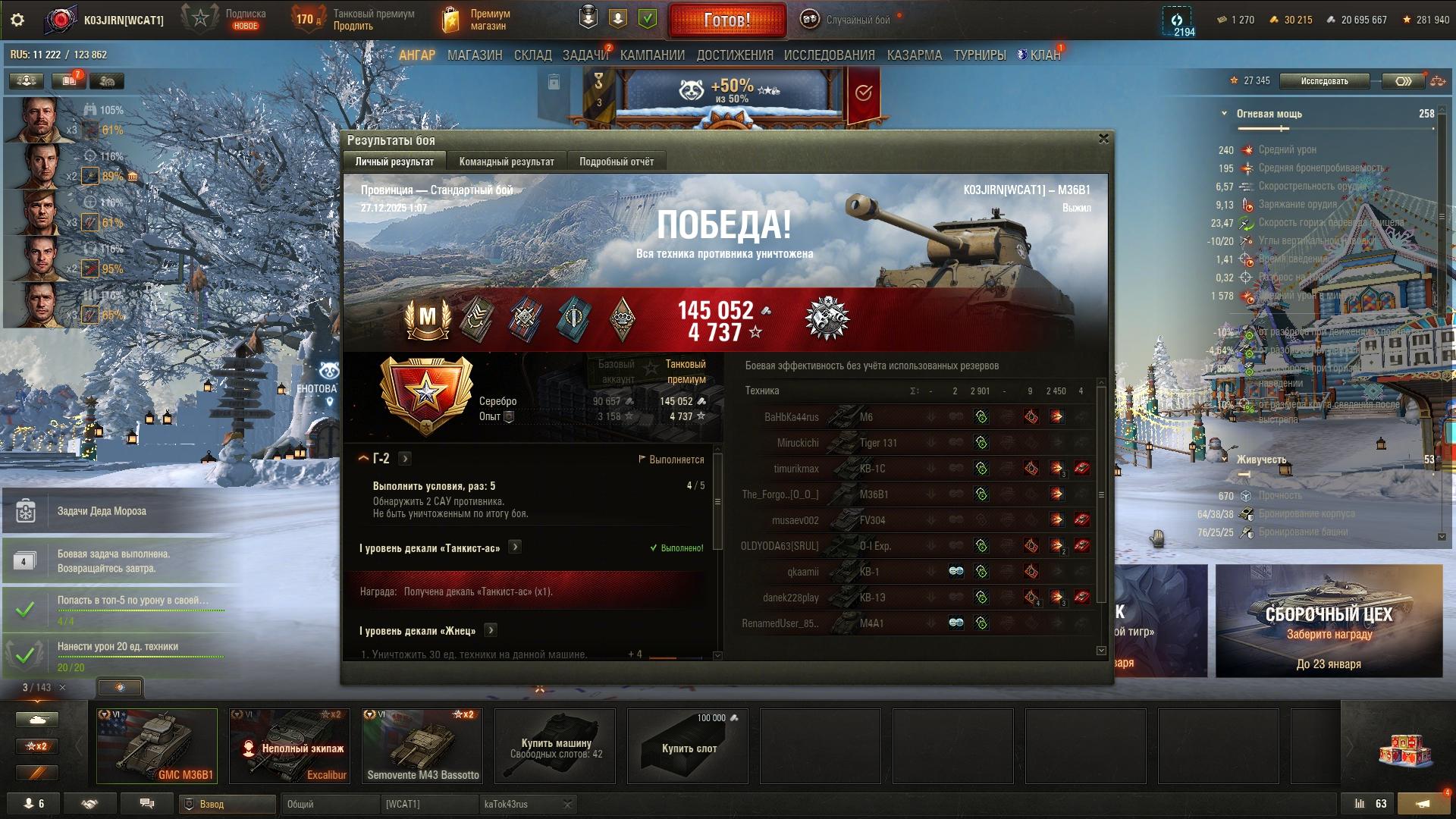Select the Excalibur tank in carousel
The width and height of the screenshot is (1456, 819).
[290, 745]
